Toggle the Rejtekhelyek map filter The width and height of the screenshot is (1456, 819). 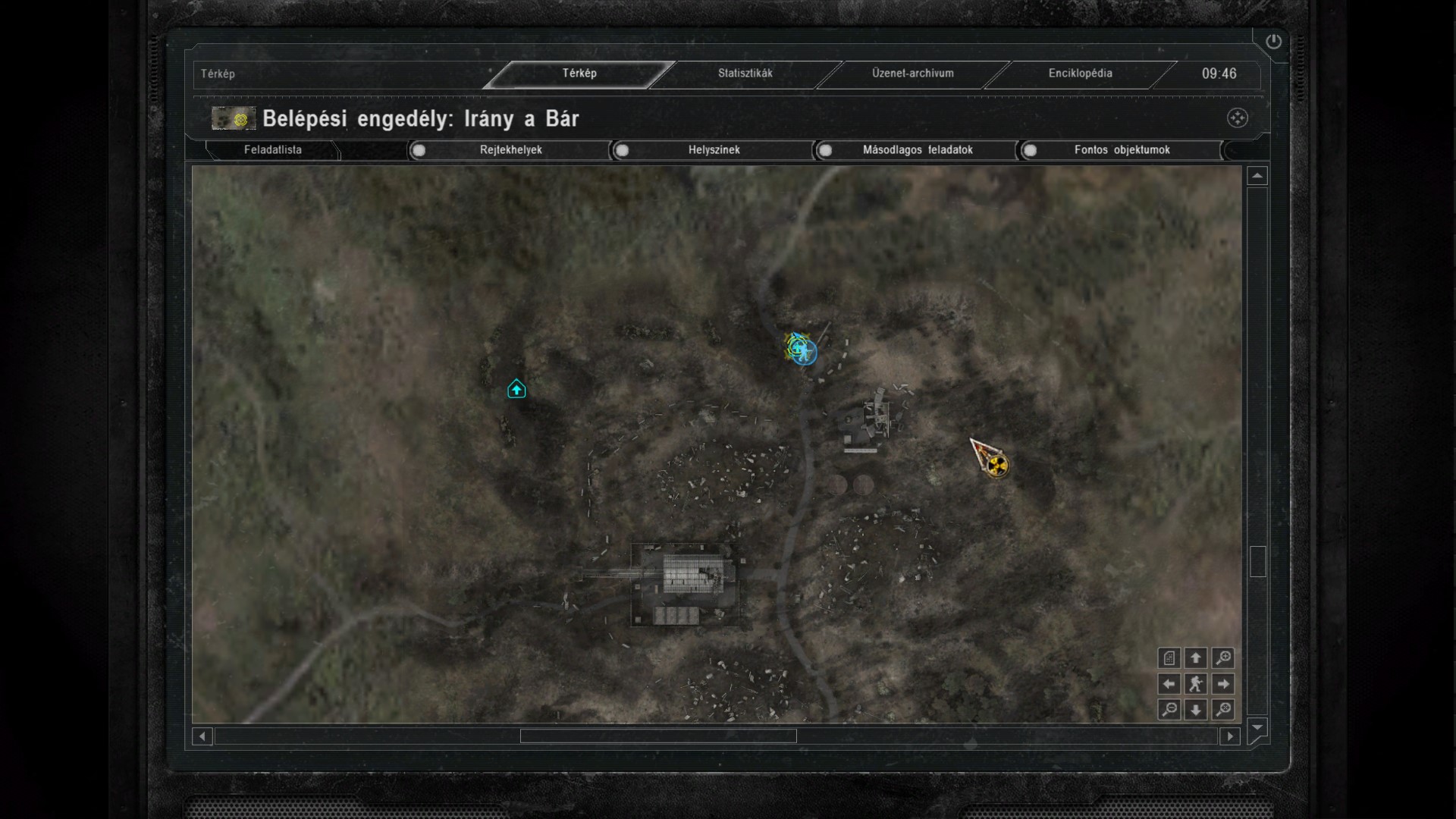(x=419, y=150)
